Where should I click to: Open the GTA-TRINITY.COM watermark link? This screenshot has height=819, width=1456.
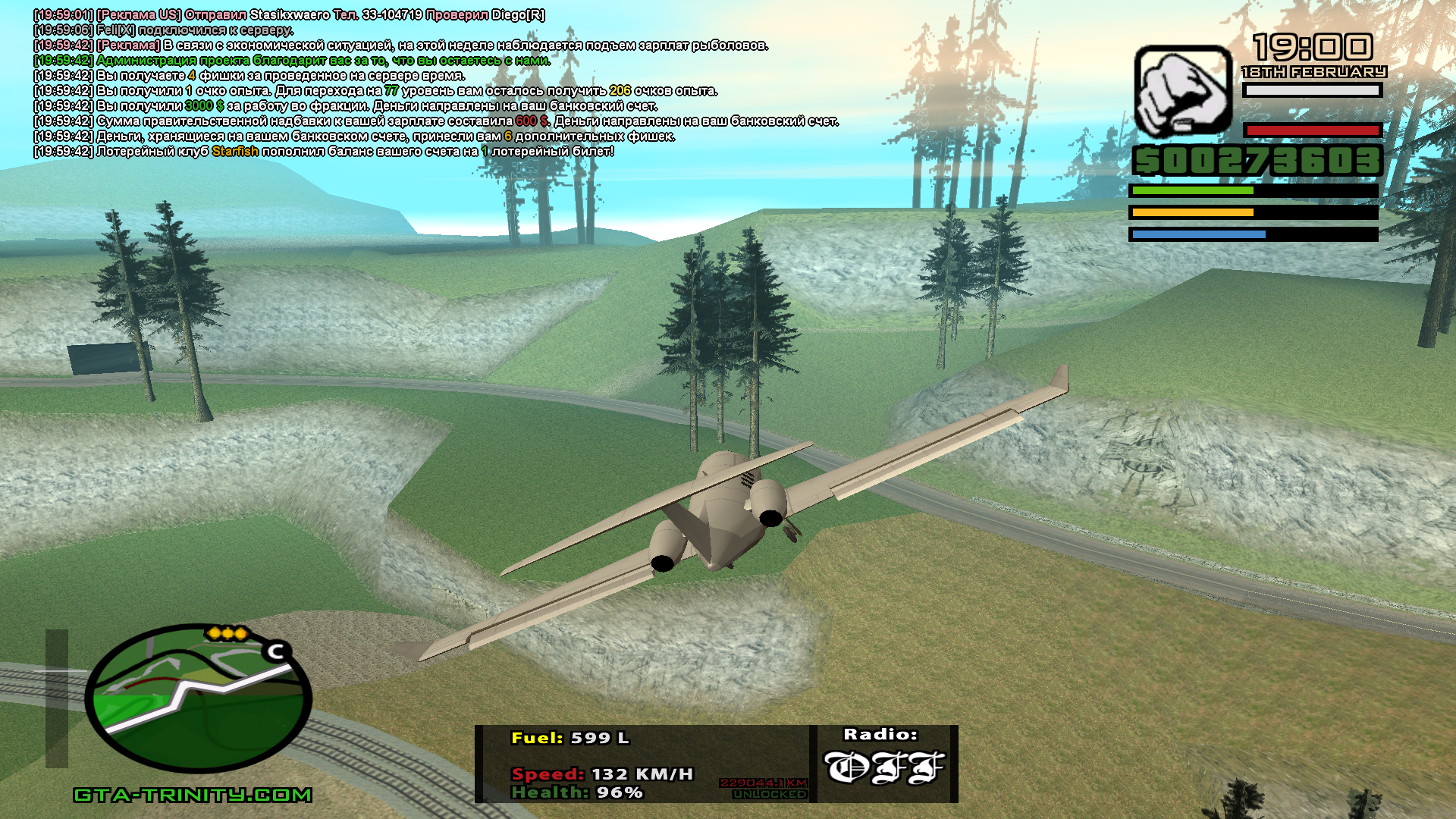193,795
